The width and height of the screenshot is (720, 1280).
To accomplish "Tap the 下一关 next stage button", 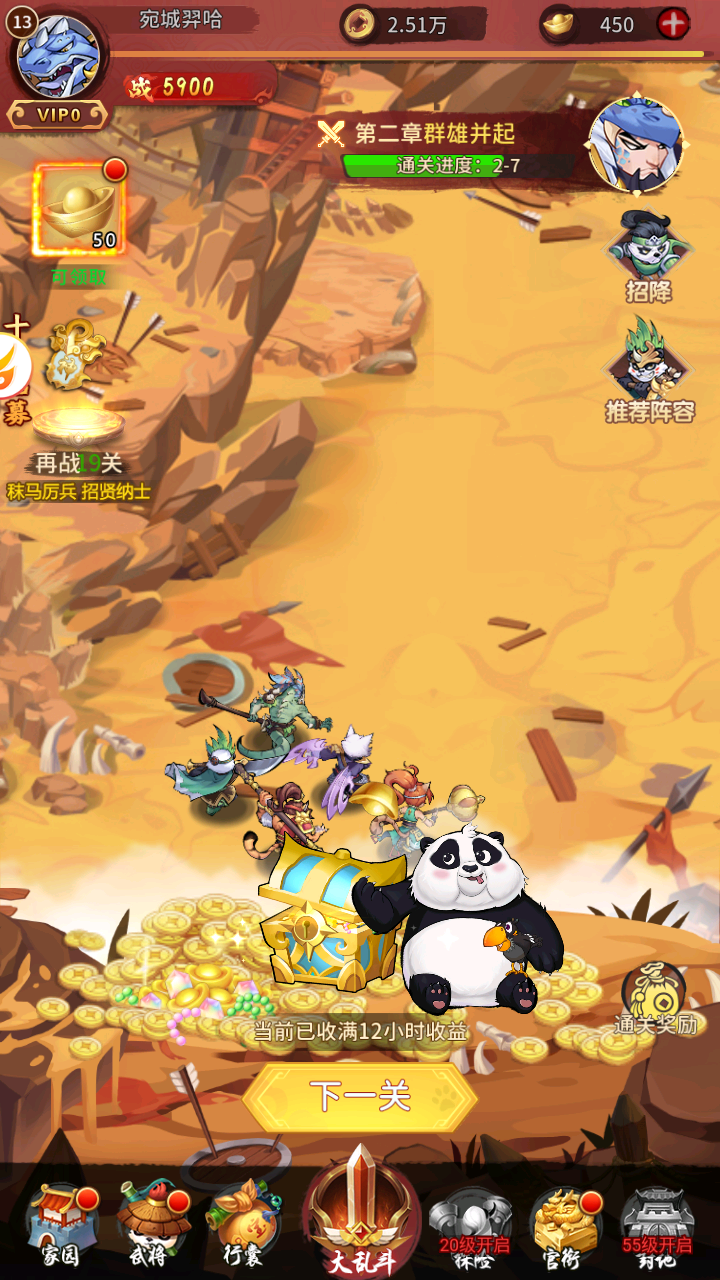I will coord(360,1096).
